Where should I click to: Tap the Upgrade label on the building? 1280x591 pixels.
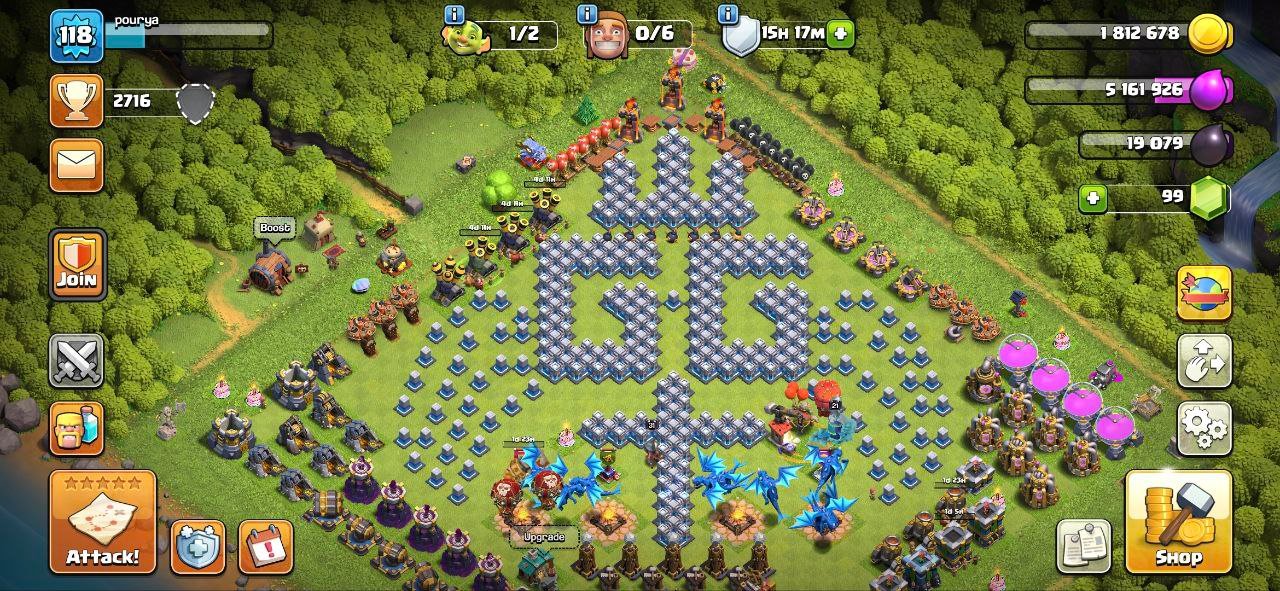(545, 537)
